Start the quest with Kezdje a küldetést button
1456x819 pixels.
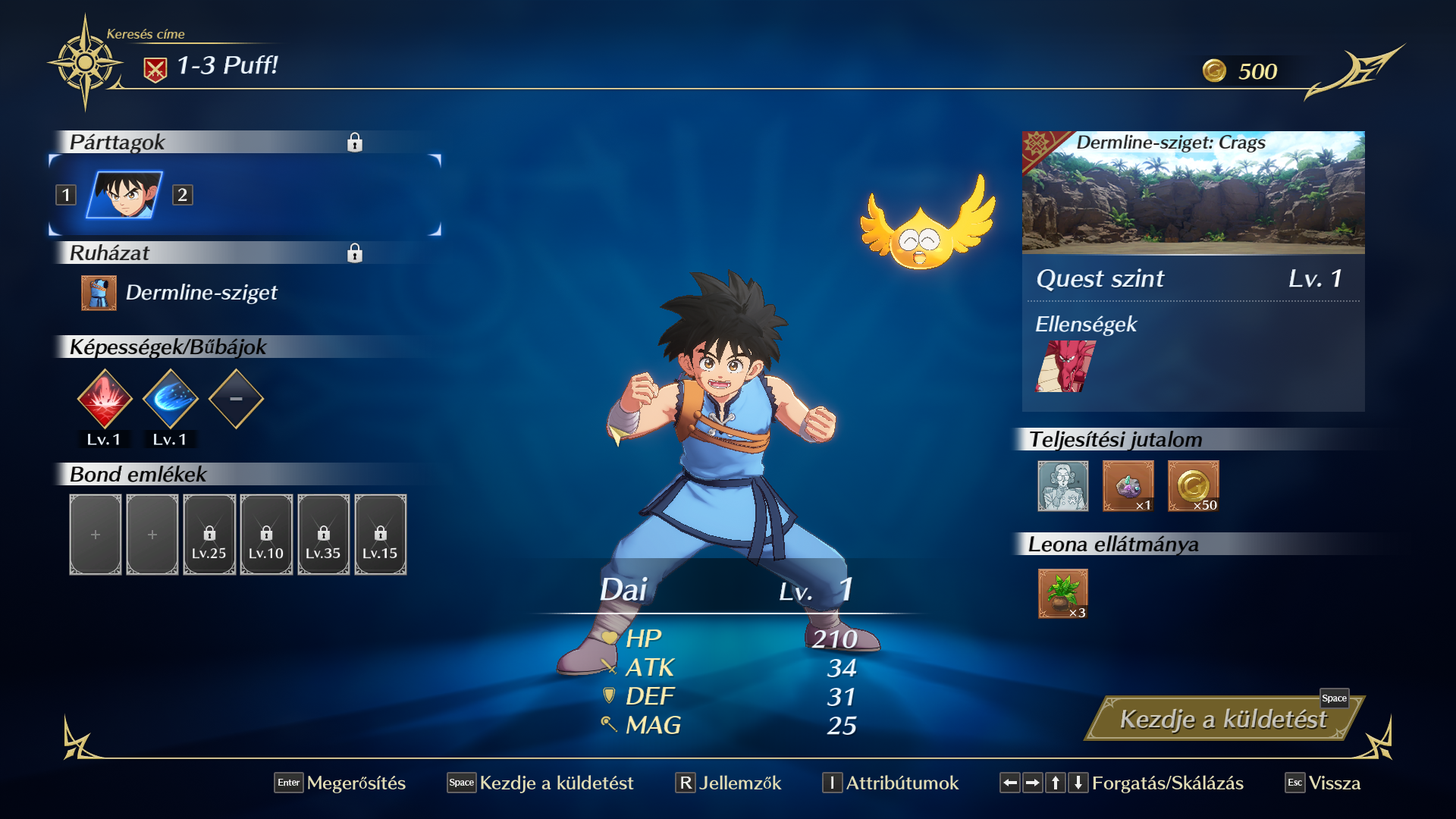1222,719
